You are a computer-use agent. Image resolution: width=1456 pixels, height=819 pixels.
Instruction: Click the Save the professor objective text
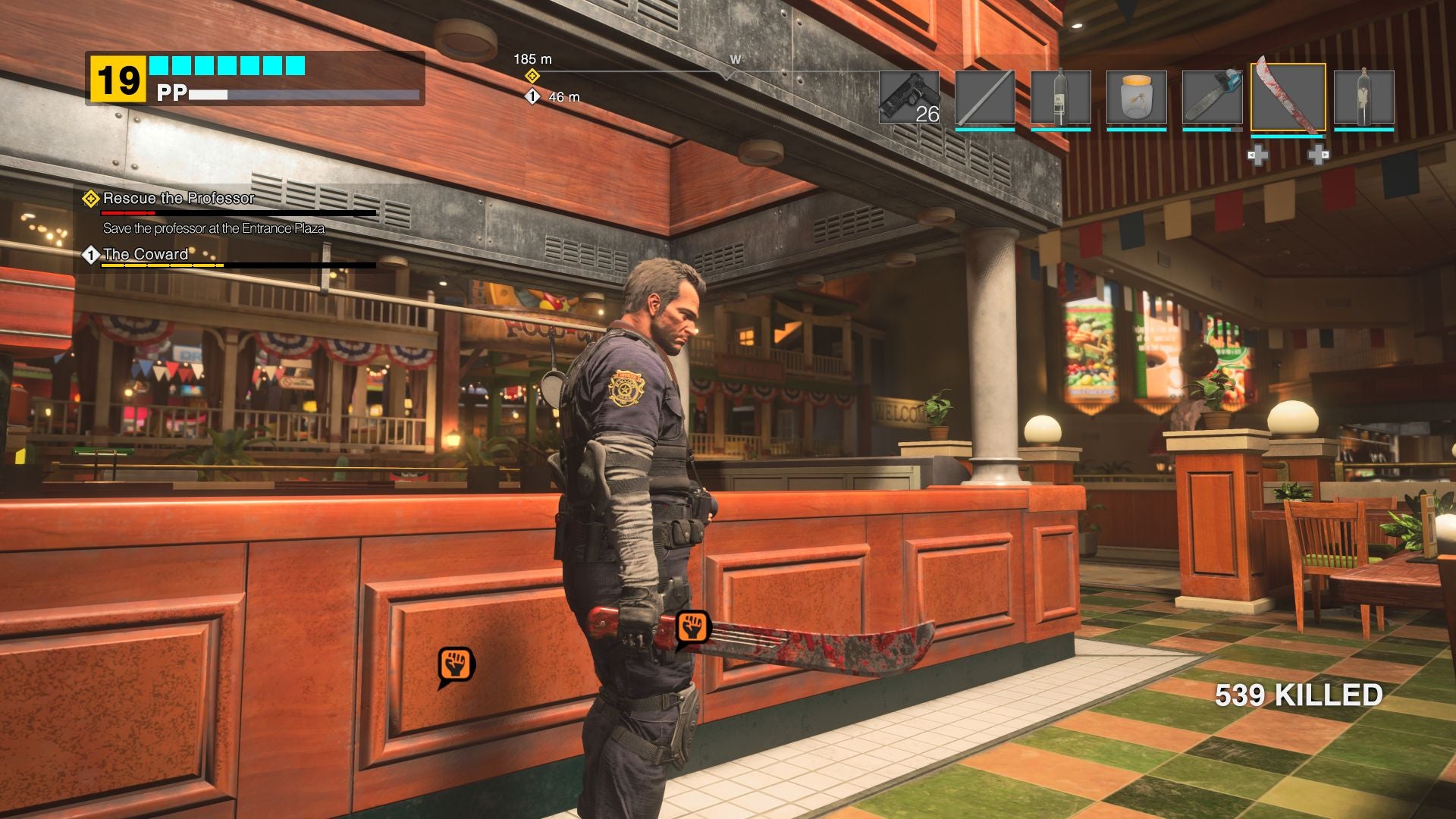215,227
